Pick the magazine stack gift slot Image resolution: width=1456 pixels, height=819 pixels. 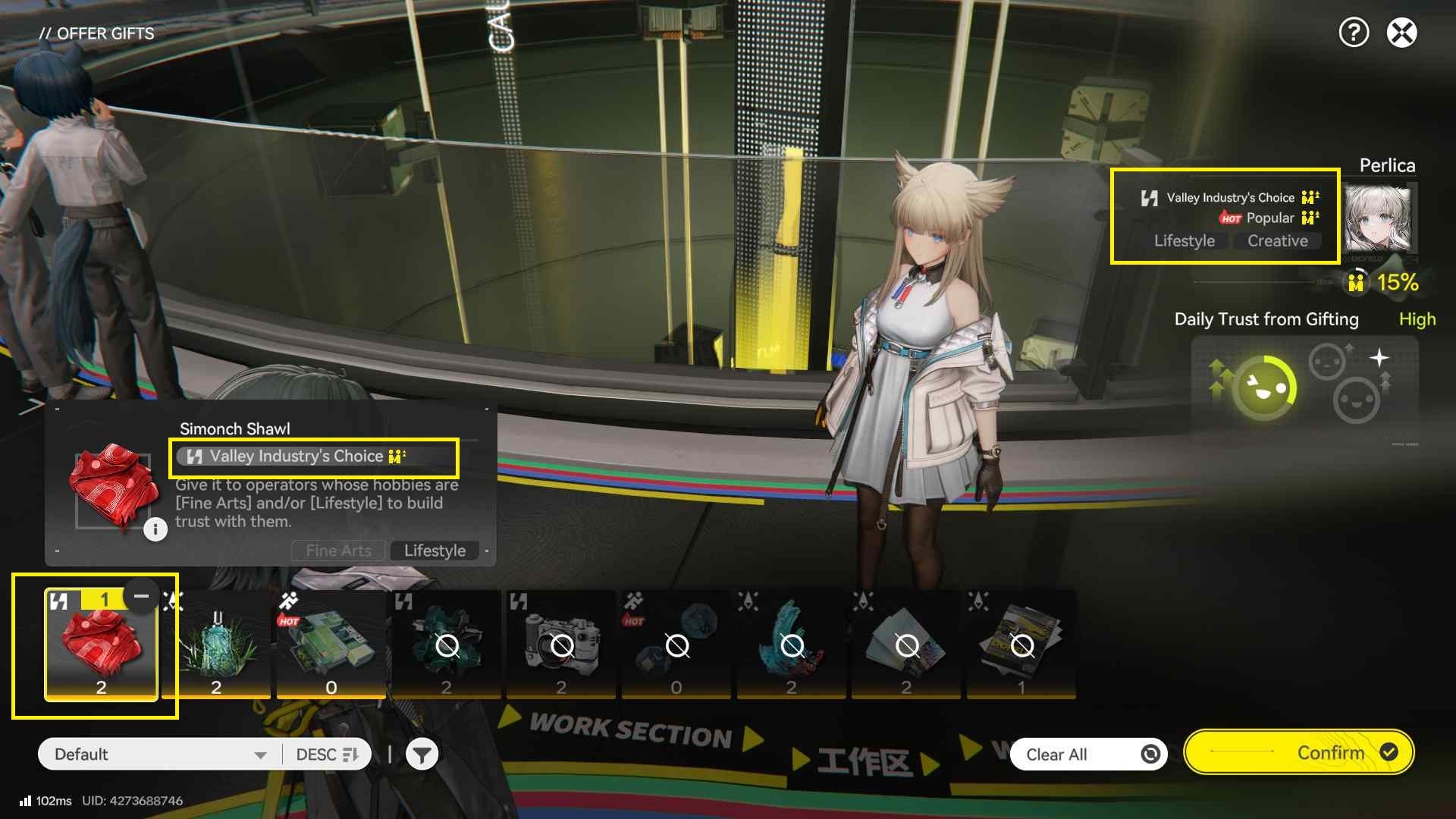(1021, 645)
